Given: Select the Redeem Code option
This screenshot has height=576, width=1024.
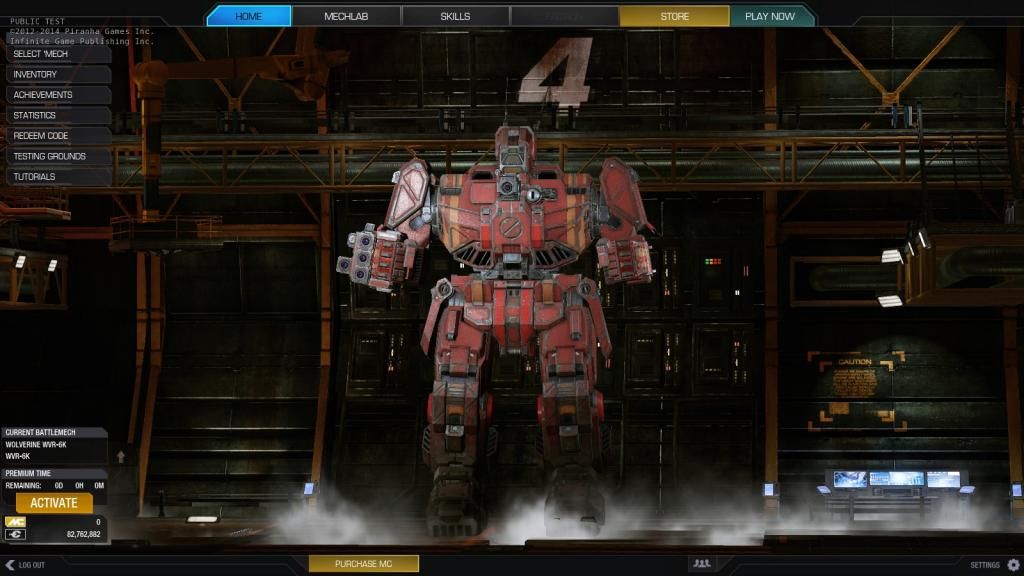Looking at the screenshot, I should tap(56, 136).
